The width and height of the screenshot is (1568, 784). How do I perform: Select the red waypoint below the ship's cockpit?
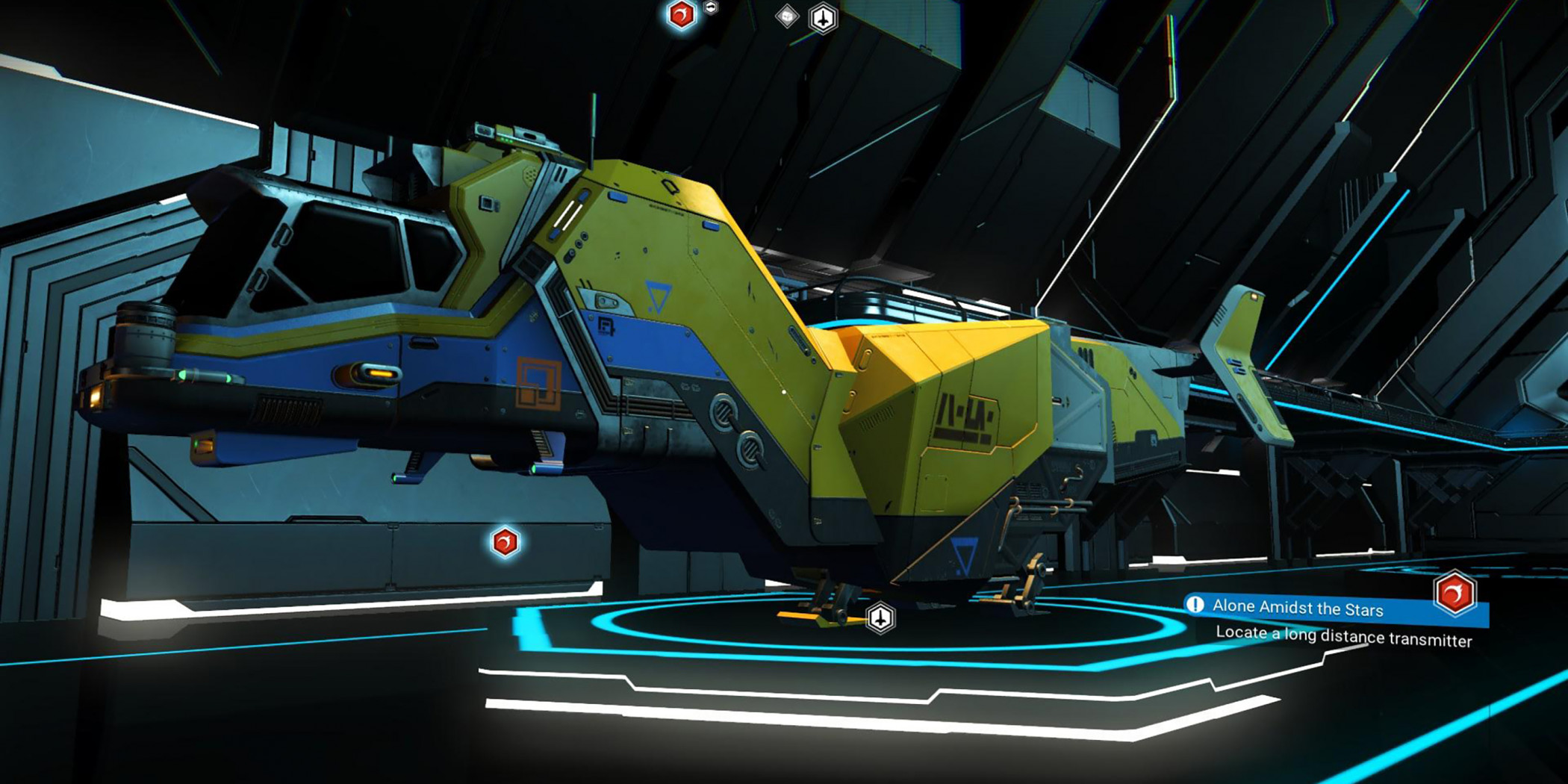point(505,542)
